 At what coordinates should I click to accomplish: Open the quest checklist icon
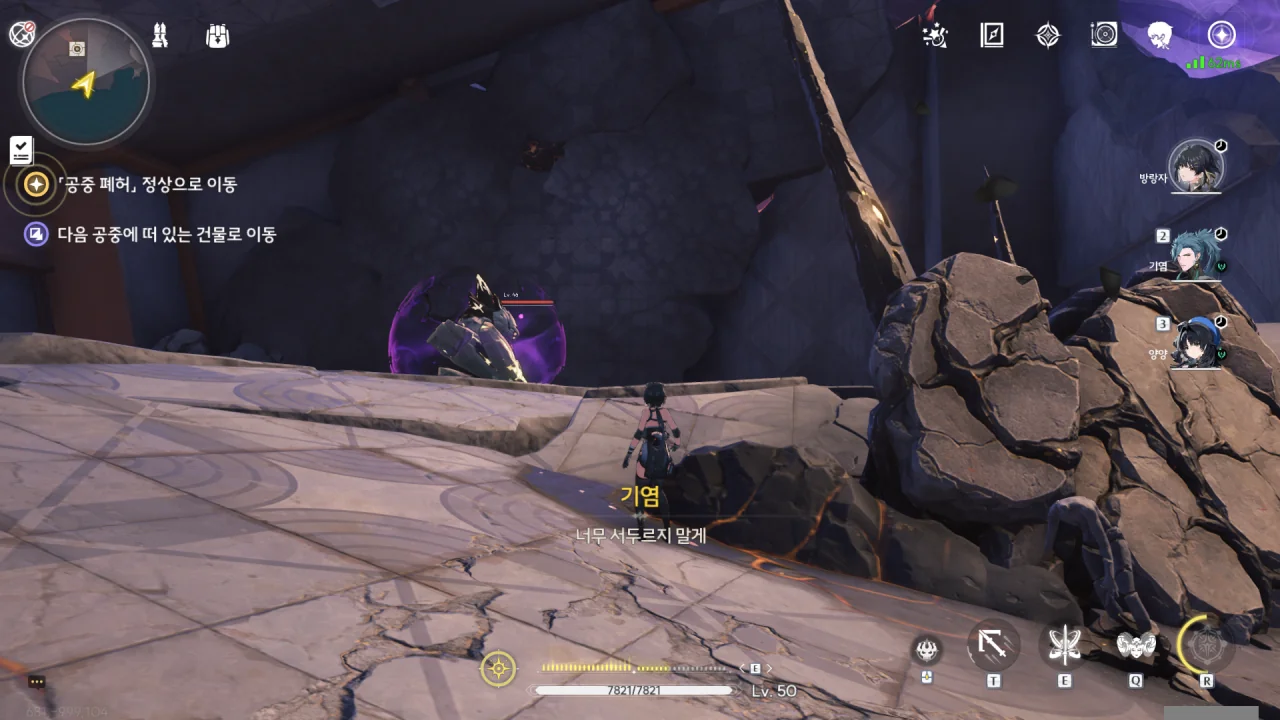[x=22, y=150]
